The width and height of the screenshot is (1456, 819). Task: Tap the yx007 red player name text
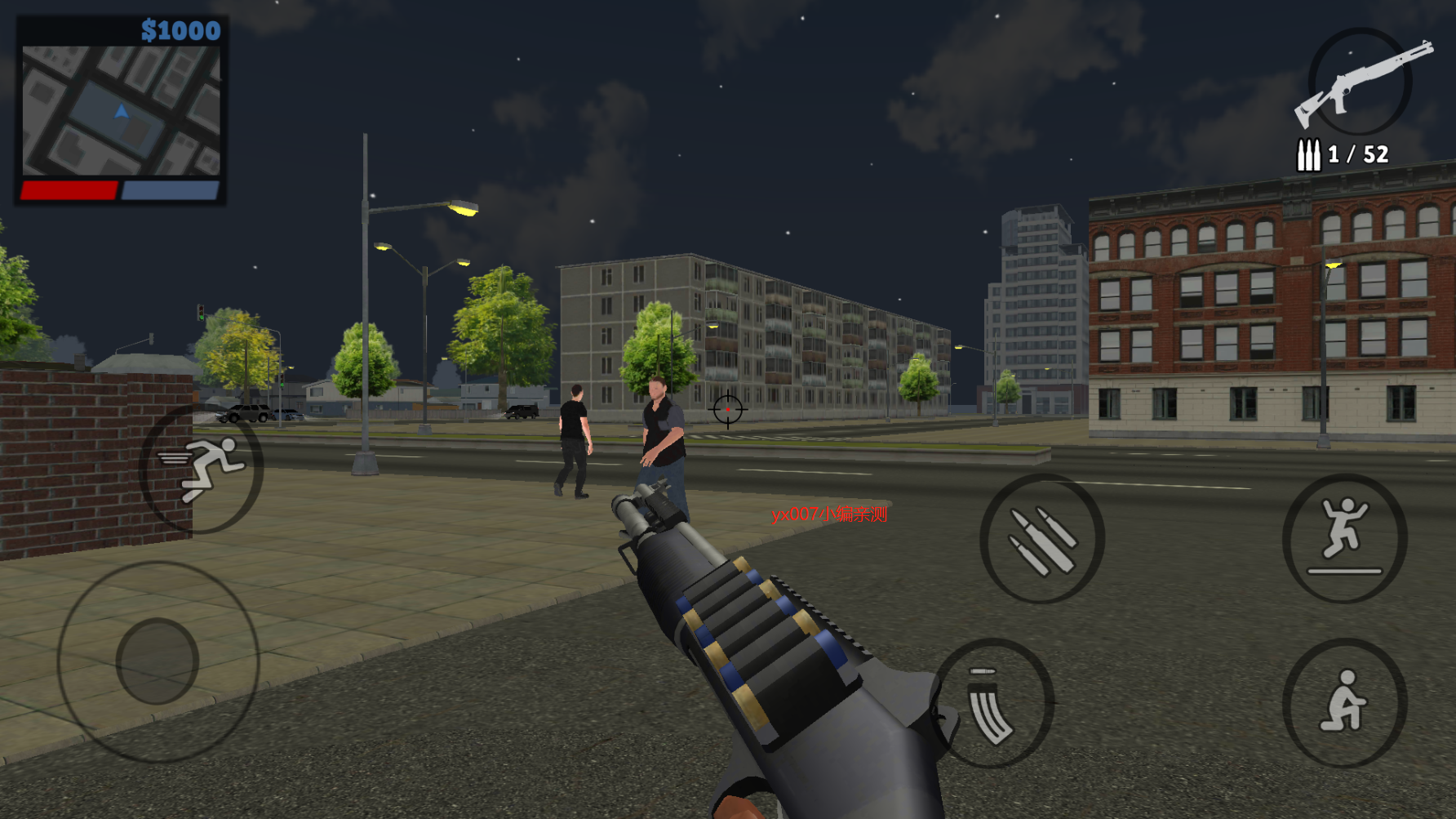pyautogui.click(x=830, y=515)
